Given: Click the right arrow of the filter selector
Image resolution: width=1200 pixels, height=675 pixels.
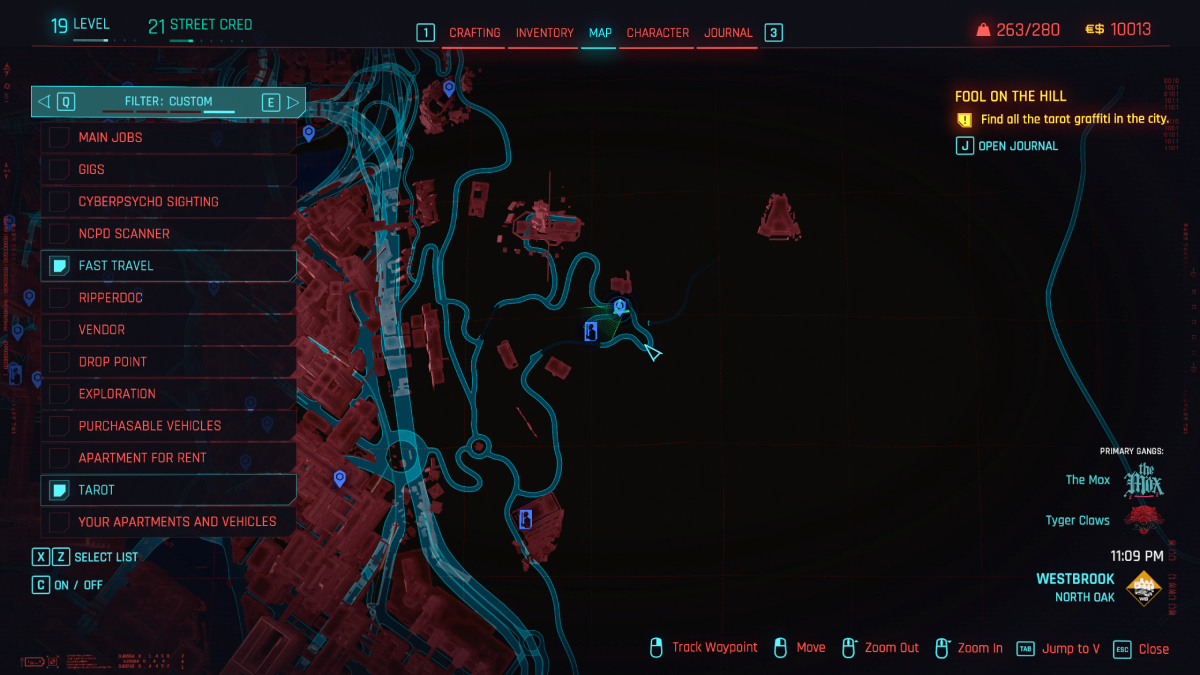Looking at the screenshot, I should (293, 102).
